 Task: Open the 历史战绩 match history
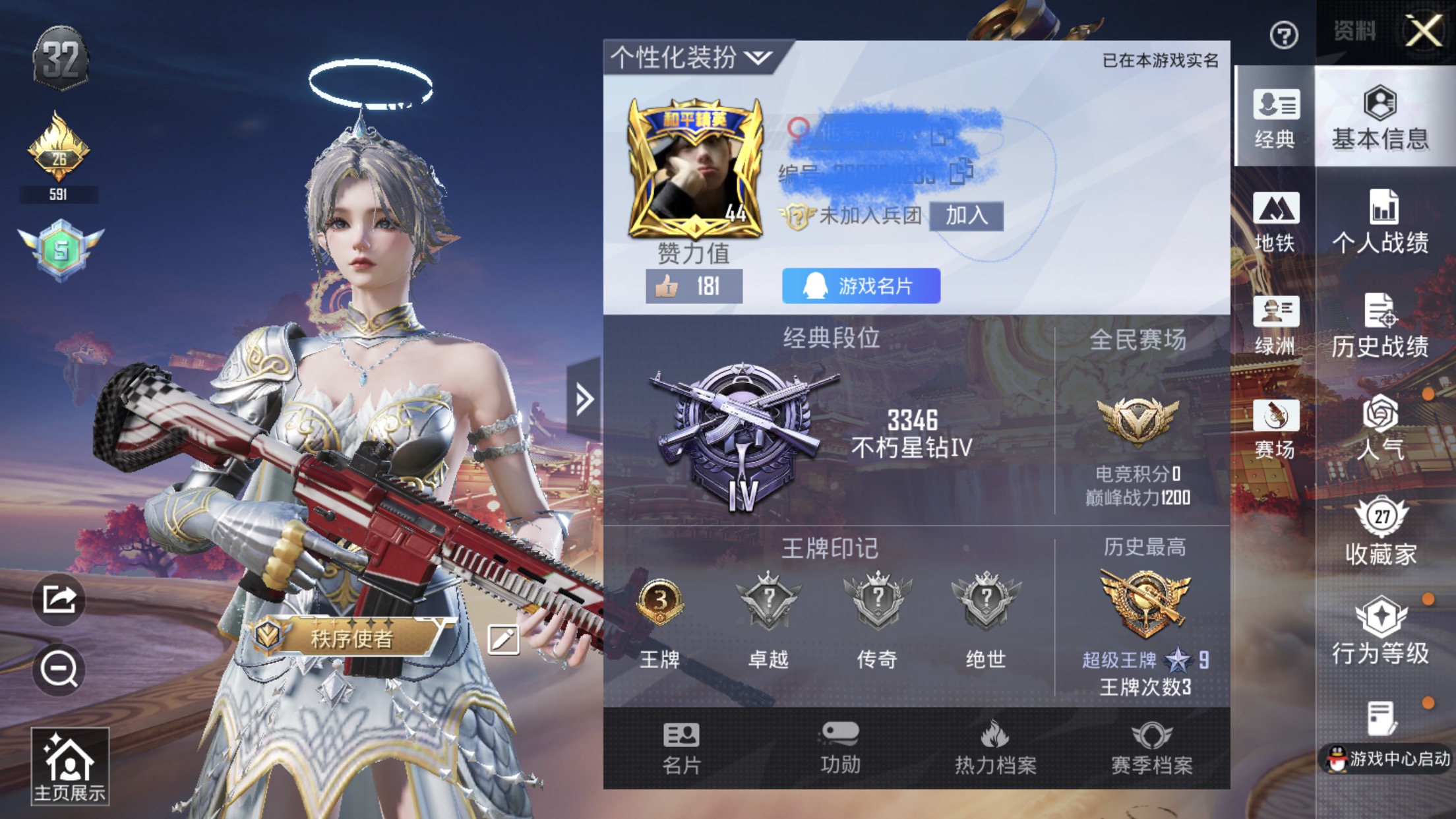tap(1380, 326)
